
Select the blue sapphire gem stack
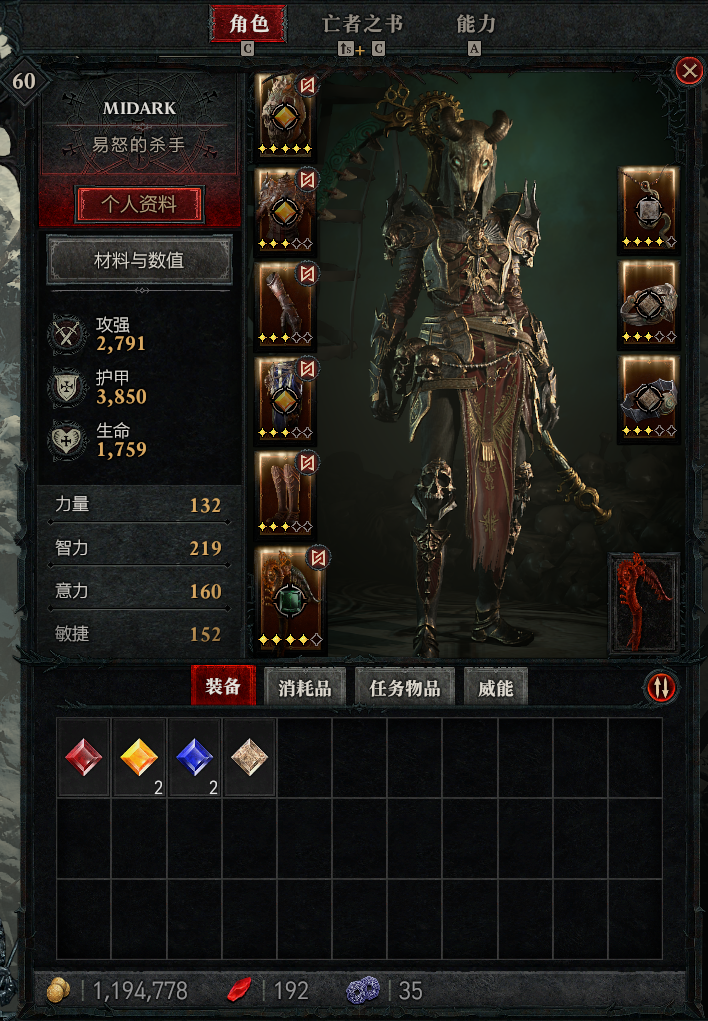(x=195, y=757)
